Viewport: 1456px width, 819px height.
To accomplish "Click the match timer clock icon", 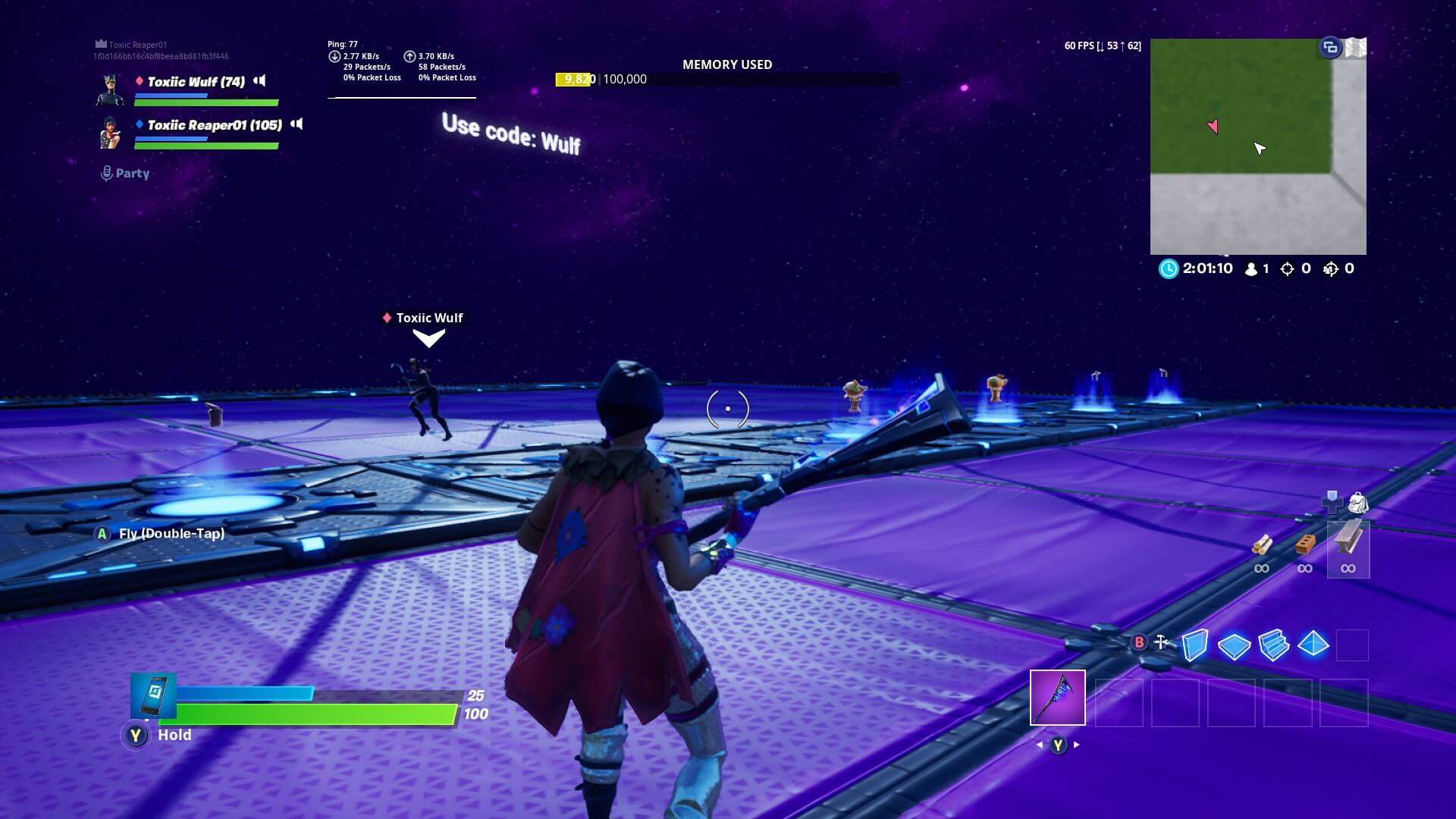I will click(x=1166, y=268).
